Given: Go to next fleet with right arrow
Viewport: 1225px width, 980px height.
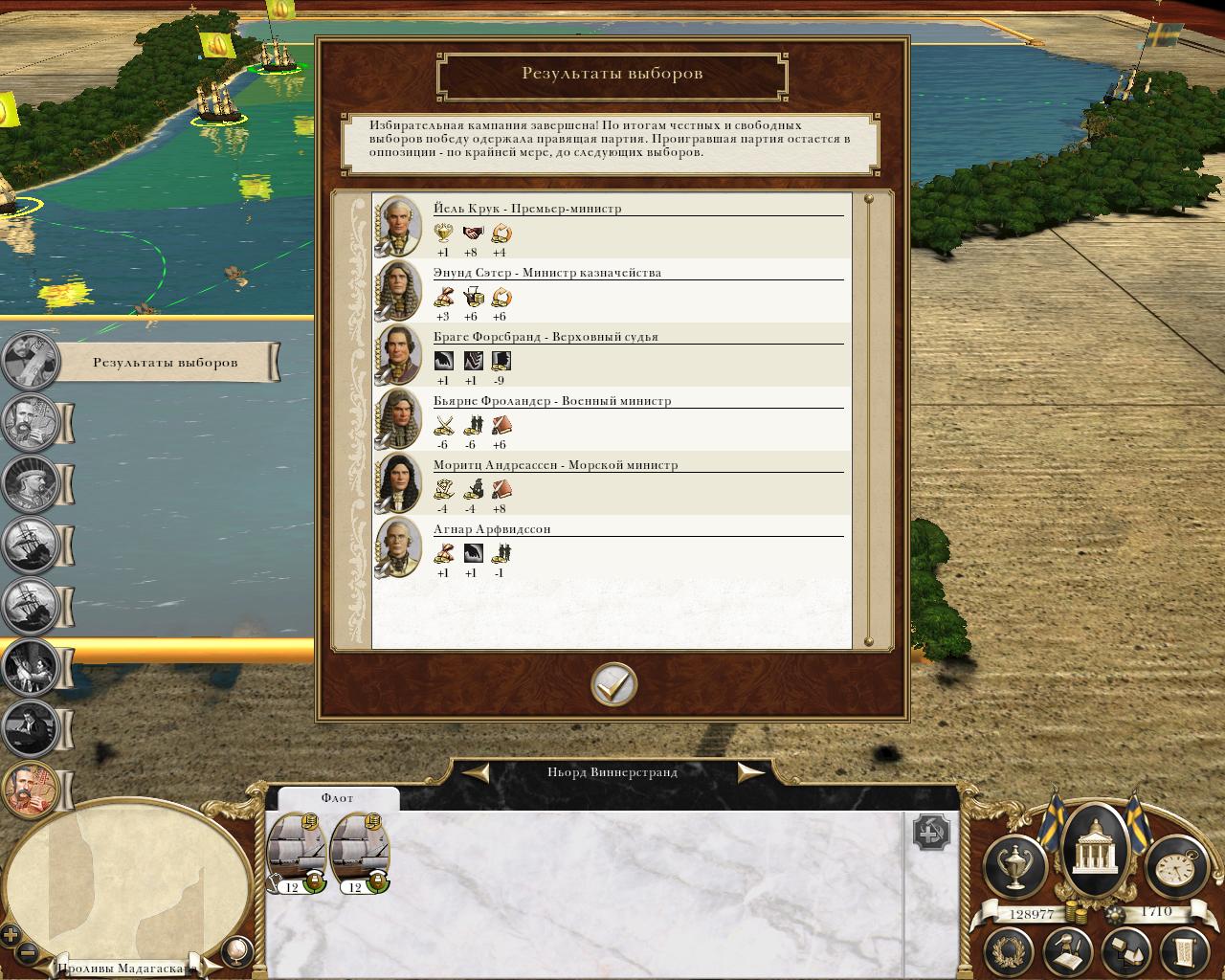Looking at the screenshot, I should (x=750, y=772).
